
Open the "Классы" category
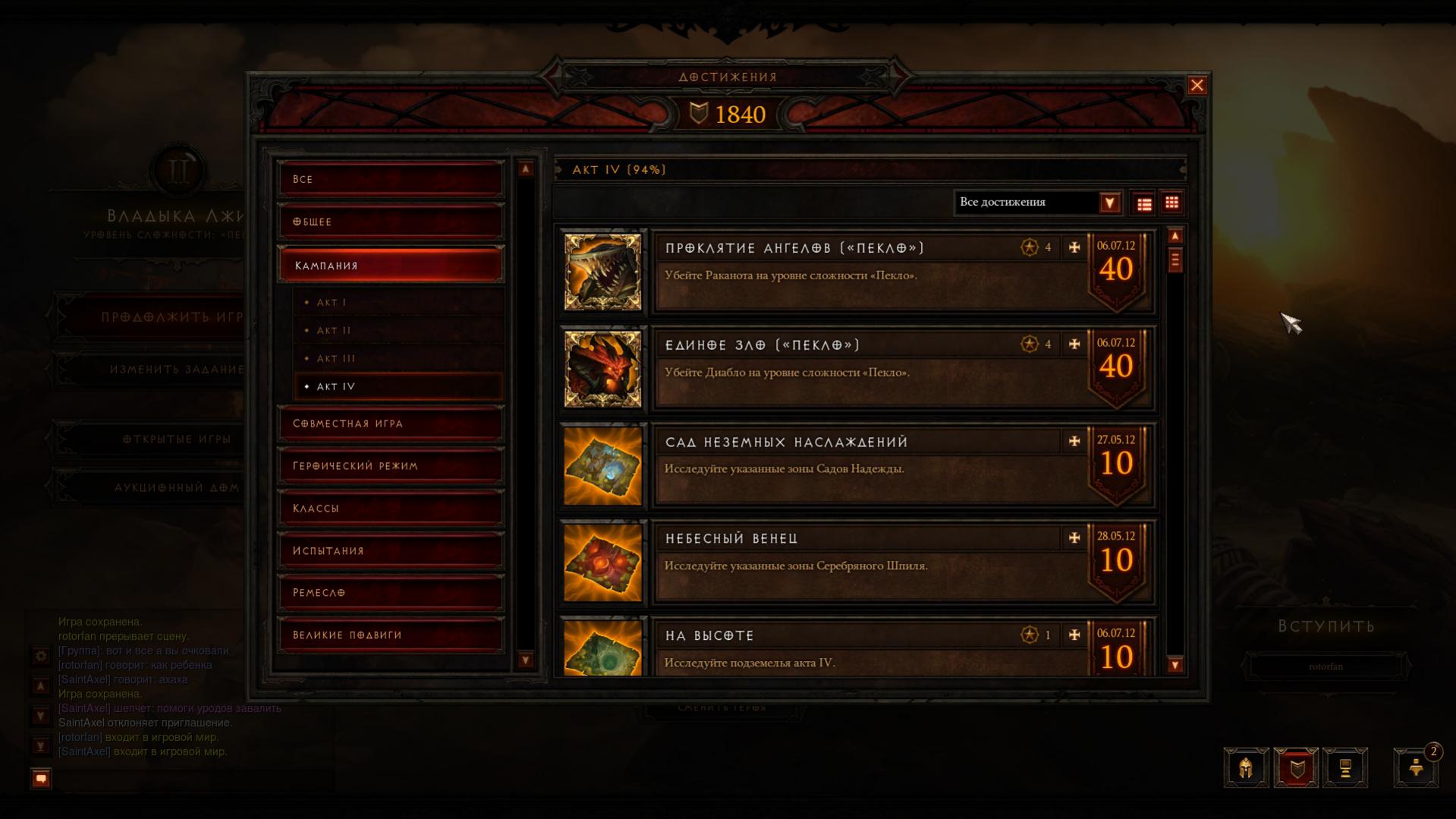click(x=390, y=509)
